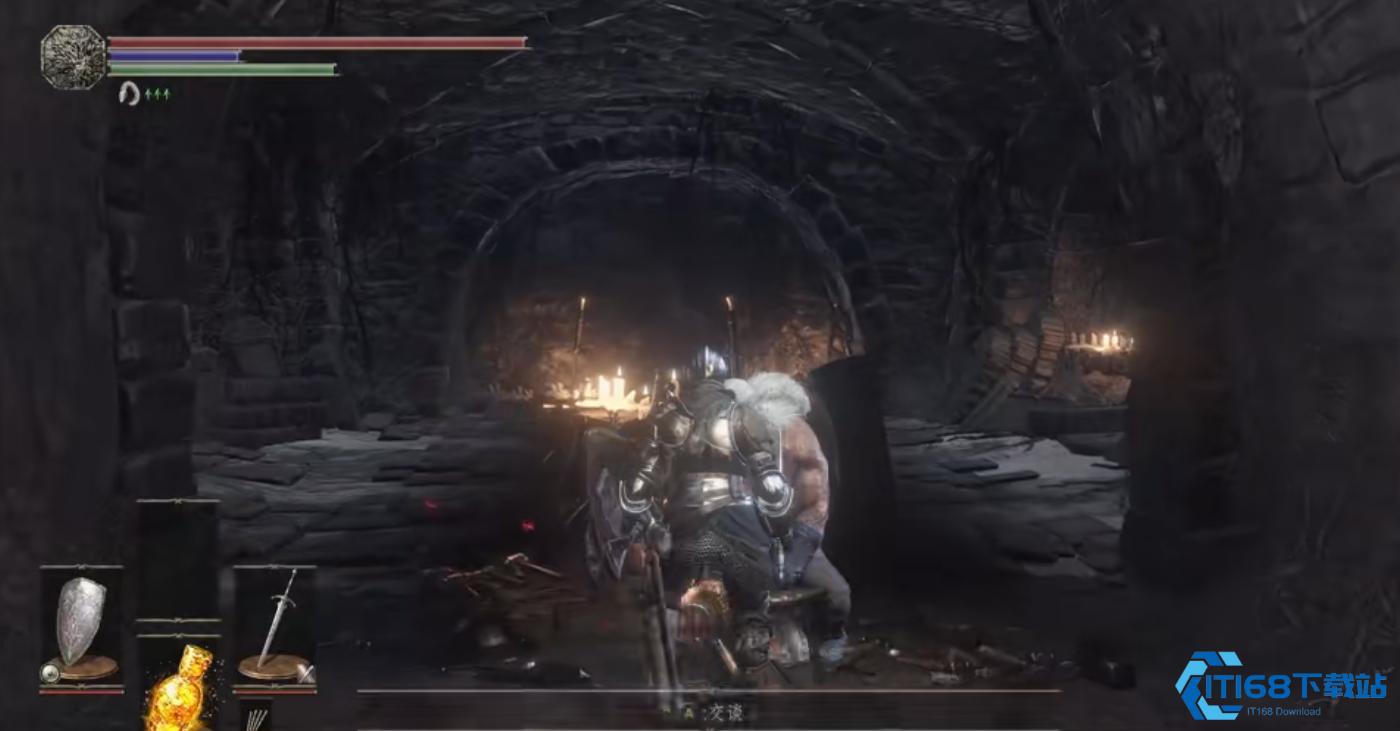Use the glowing Estus Flask item slot
The width and height of the screenshot is (1400, 731).
[x=178, y=686]
